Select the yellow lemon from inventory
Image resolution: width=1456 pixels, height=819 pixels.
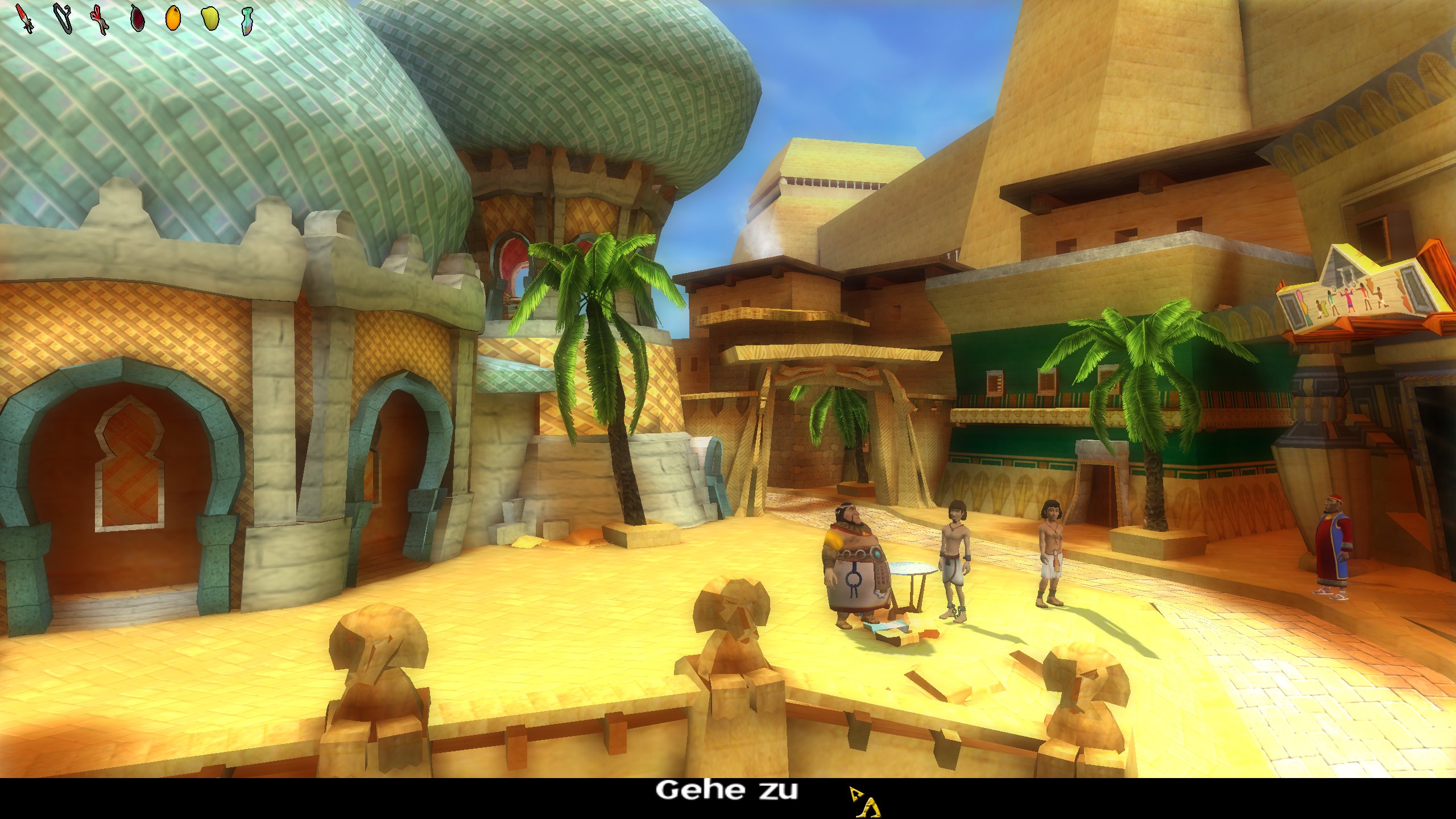click(x=210, y=18)
